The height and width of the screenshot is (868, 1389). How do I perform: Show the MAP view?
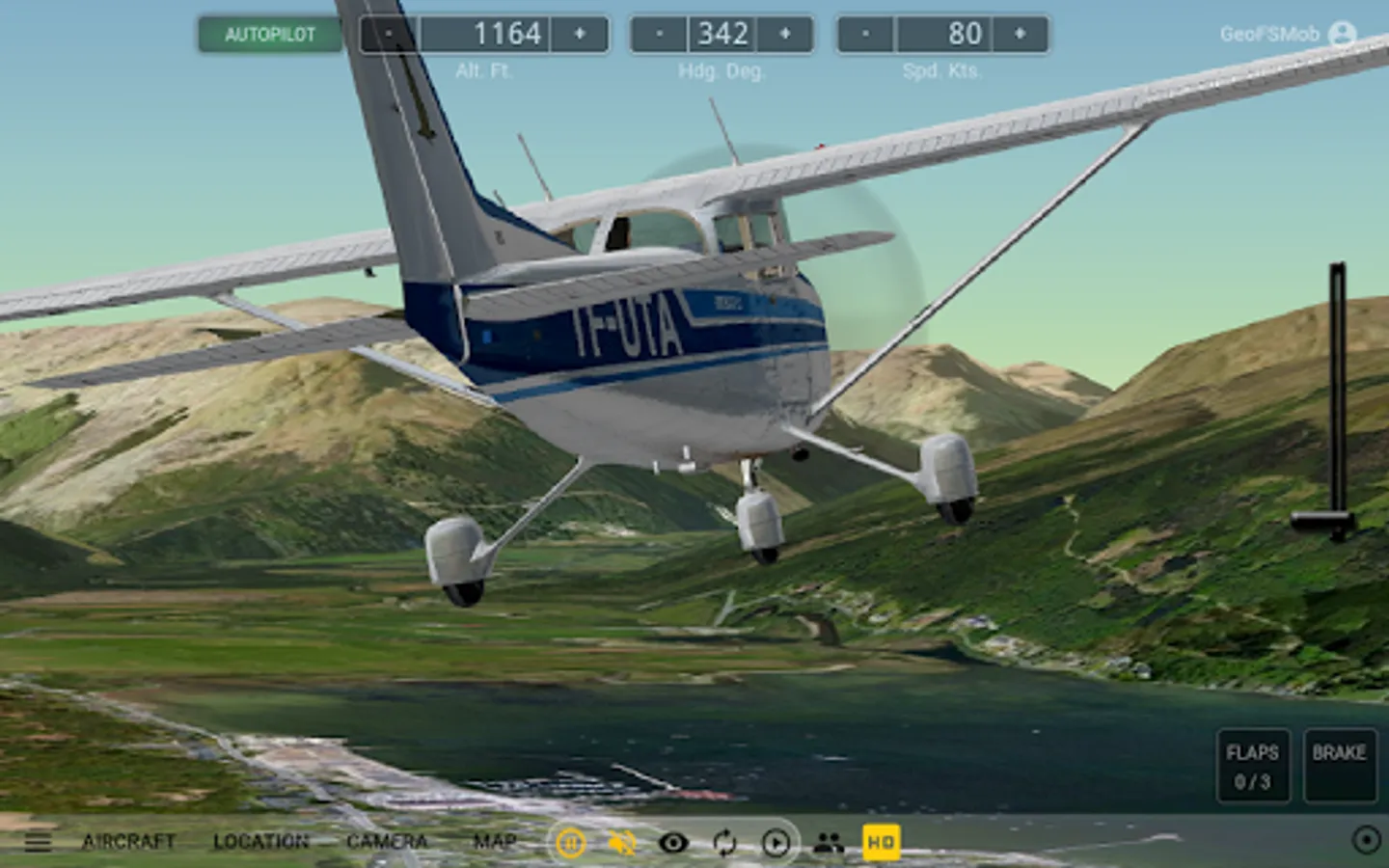pos(495,842)
